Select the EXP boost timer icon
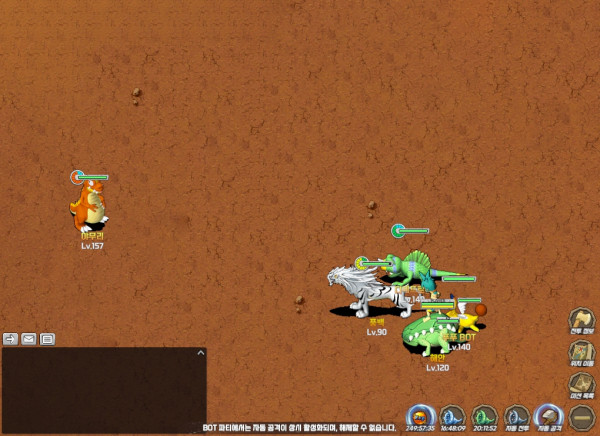Screen dimensions: 600x436 (421, 414)
